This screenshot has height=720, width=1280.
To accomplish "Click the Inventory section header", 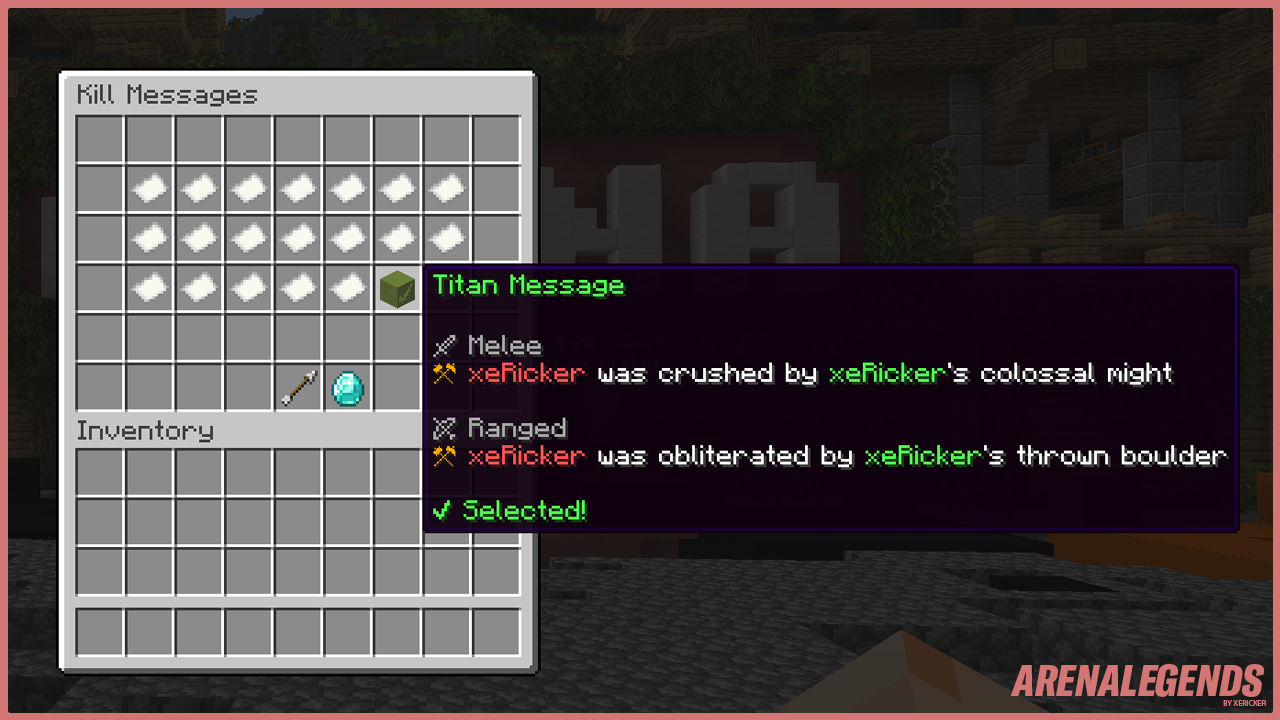I will point(145,431).
